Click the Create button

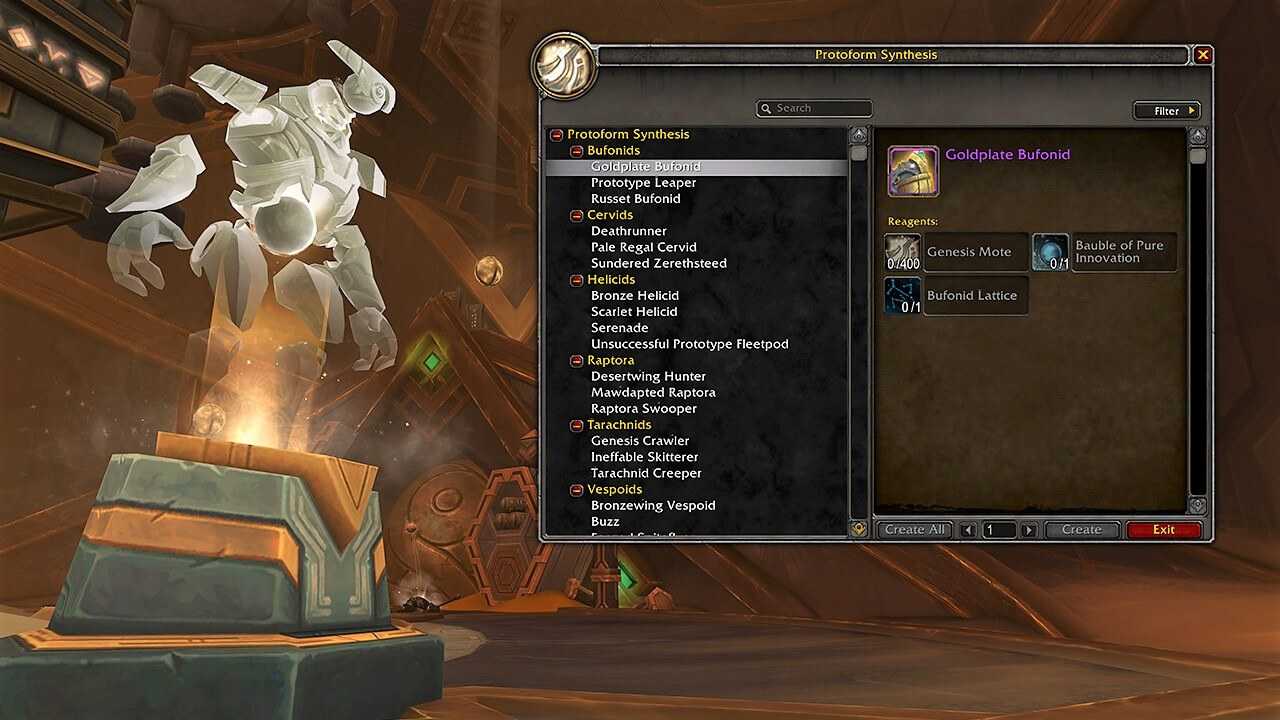tap(1081, 530)
